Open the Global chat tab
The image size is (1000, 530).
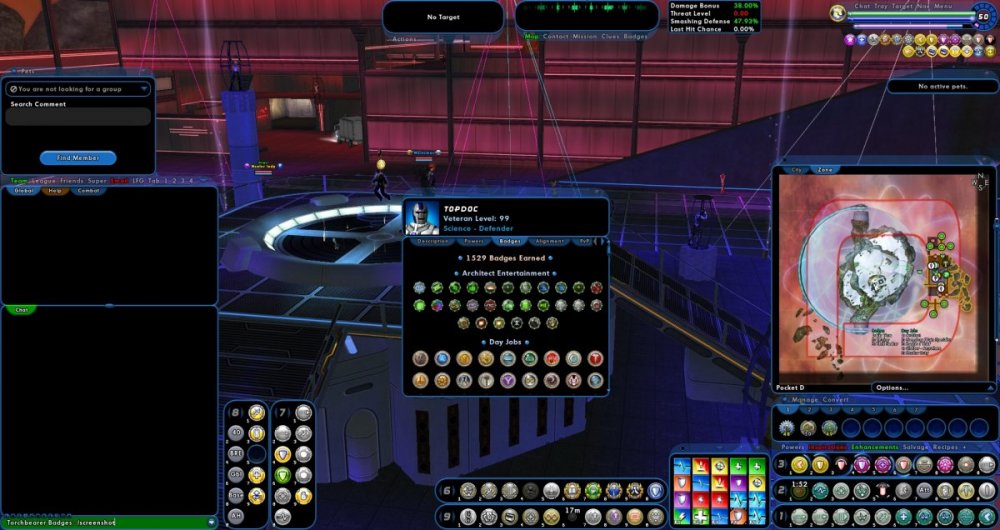[x=24, y=190]
